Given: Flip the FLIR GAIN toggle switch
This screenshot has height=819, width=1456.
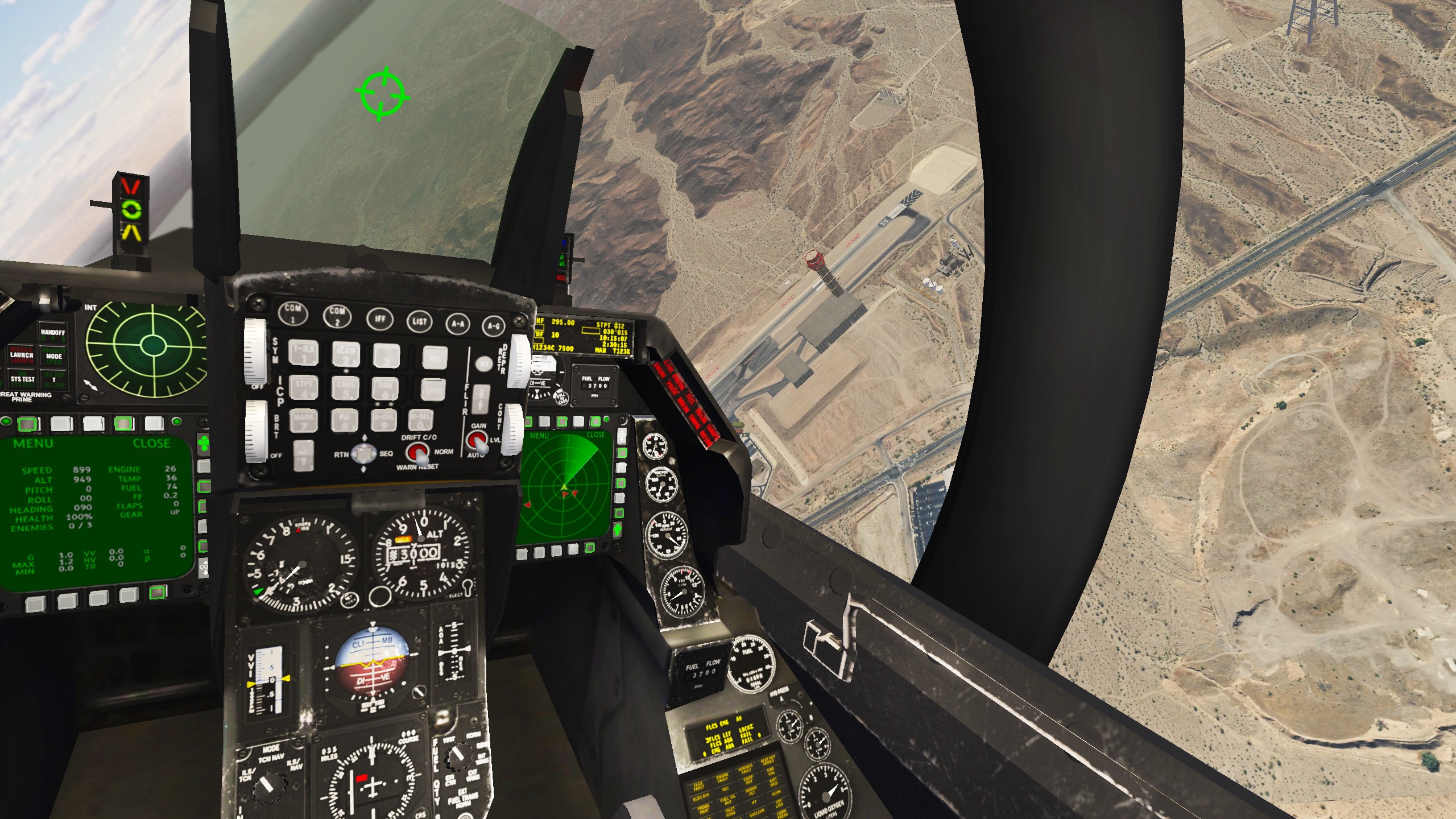Looking at the screenshot, I should [478, 441].
